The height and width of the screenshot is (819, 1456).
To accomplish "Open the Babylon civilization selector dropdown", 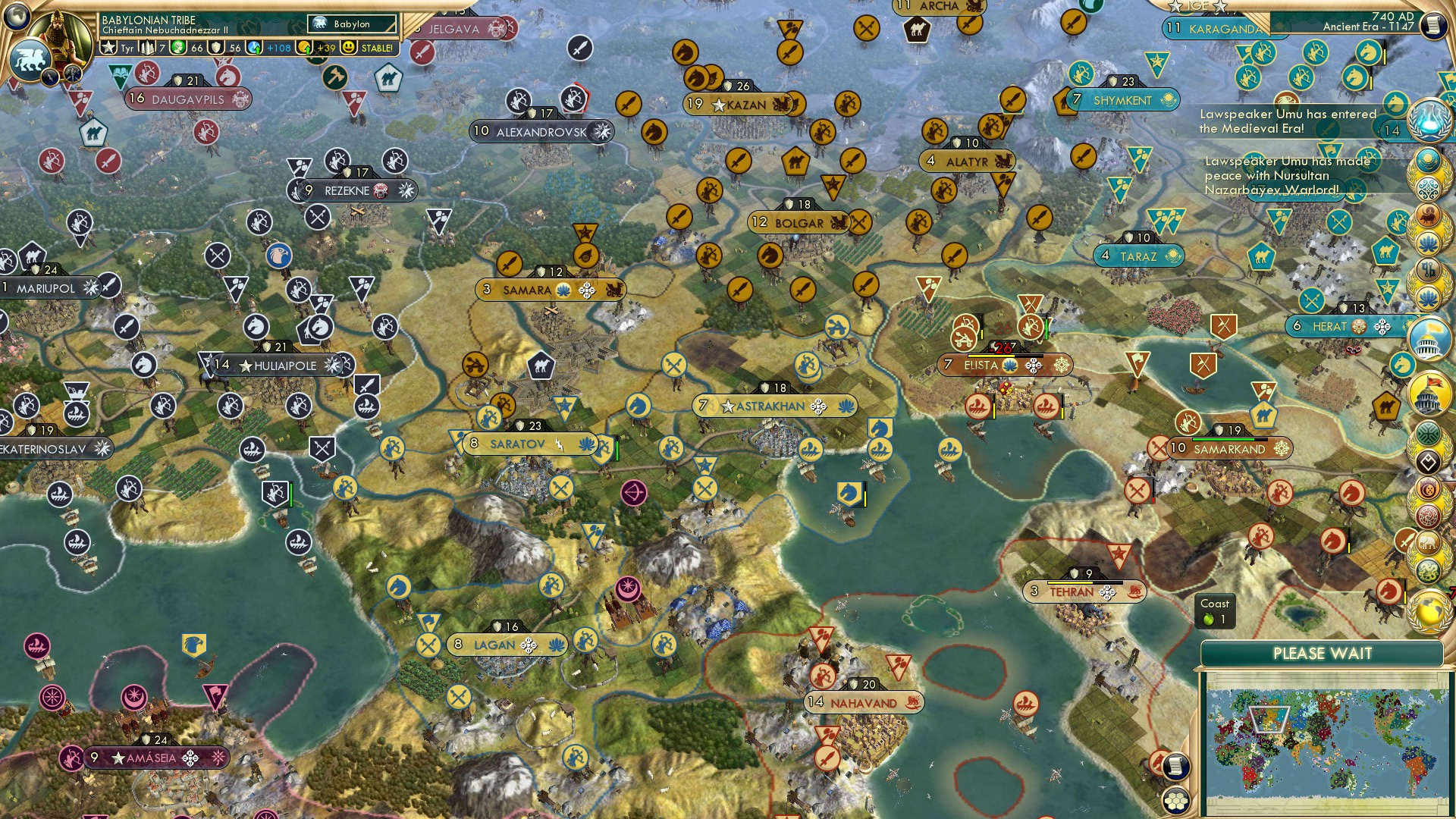I will (351, 24).
